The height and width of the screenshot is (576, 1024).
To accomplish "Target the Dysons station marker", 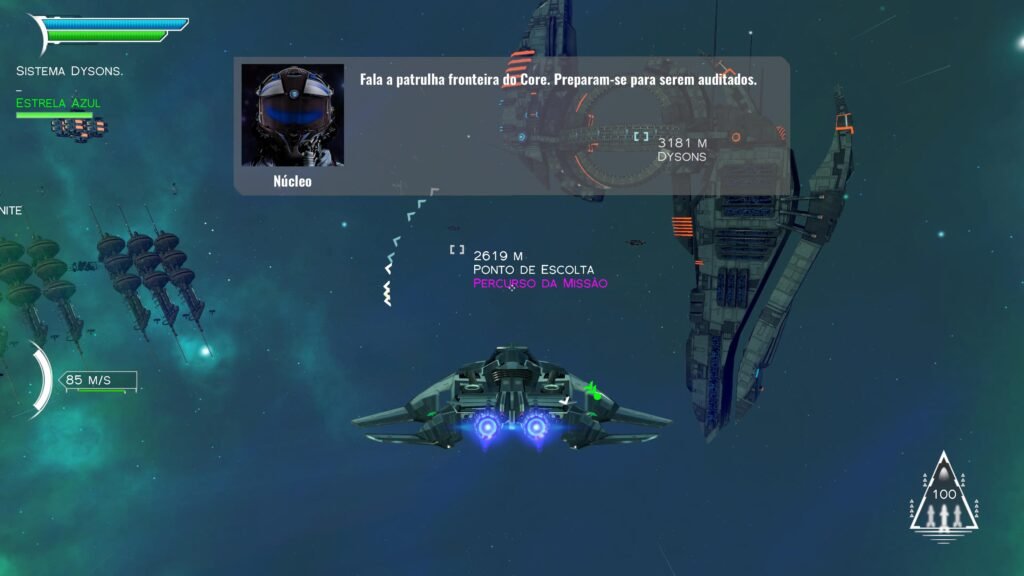I will click(641, 136).
